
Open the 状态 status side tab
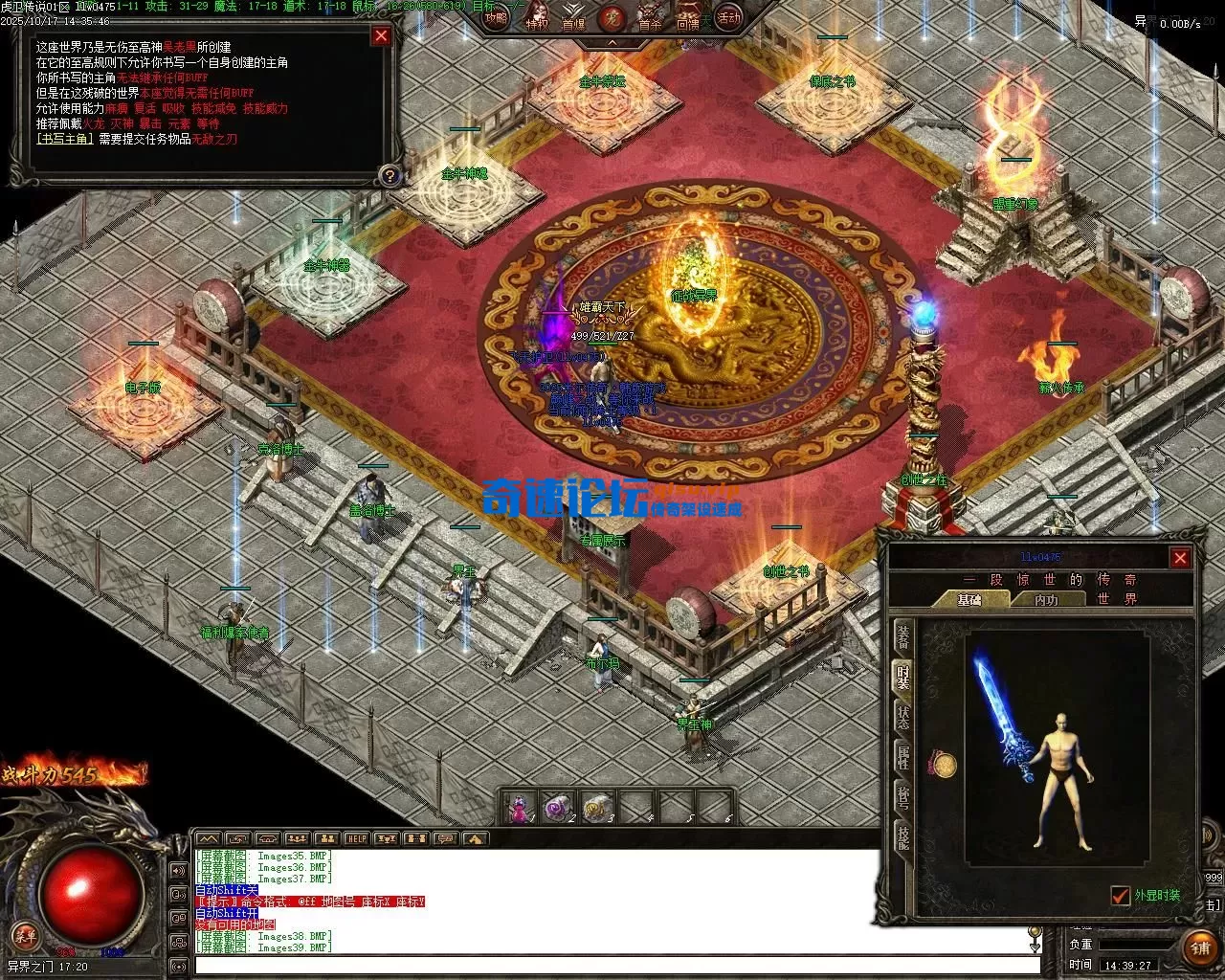pos(902,718)
